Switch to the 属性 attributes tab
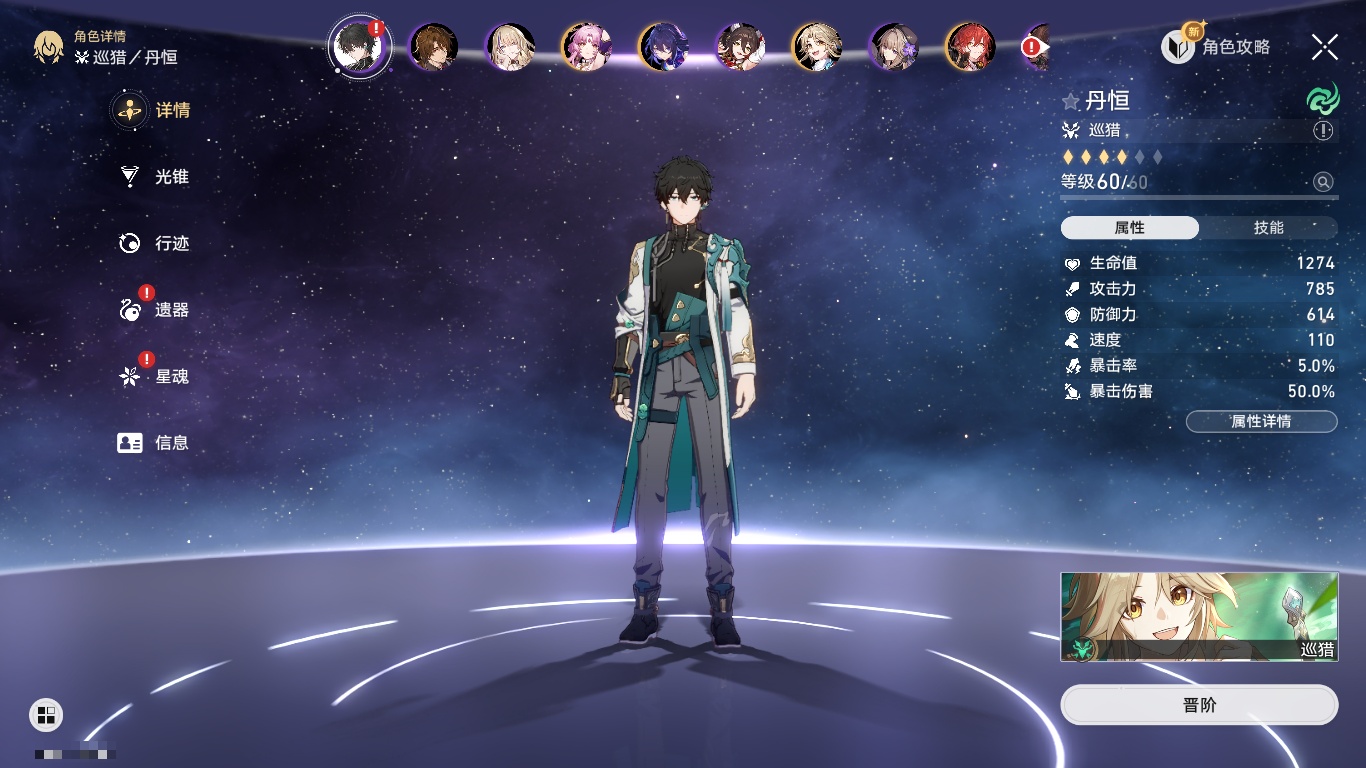Viewport: 1366px width, 768px height. click(1130, 228)
